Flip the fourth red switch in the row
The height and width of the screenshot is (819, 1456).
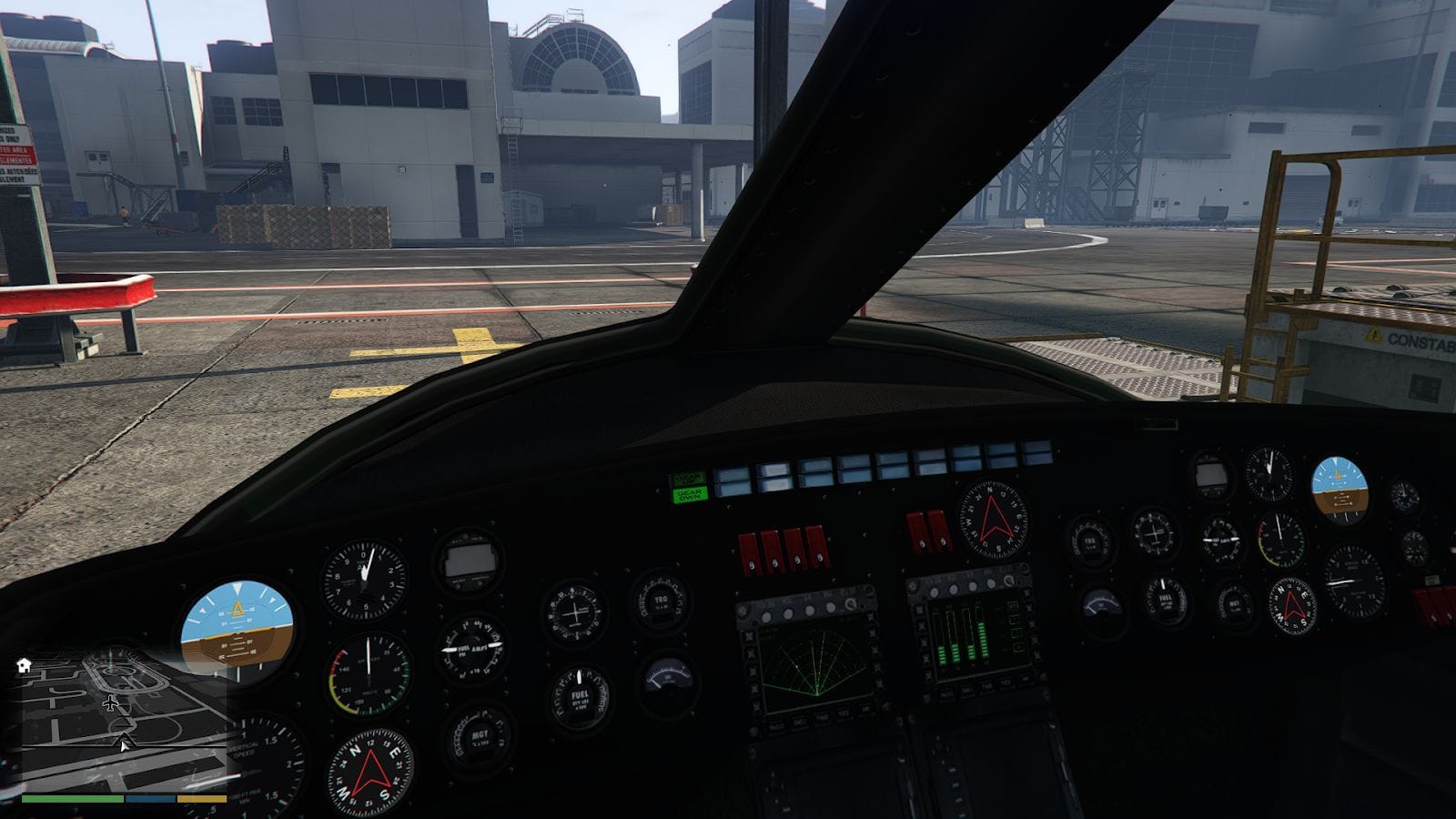815,546
